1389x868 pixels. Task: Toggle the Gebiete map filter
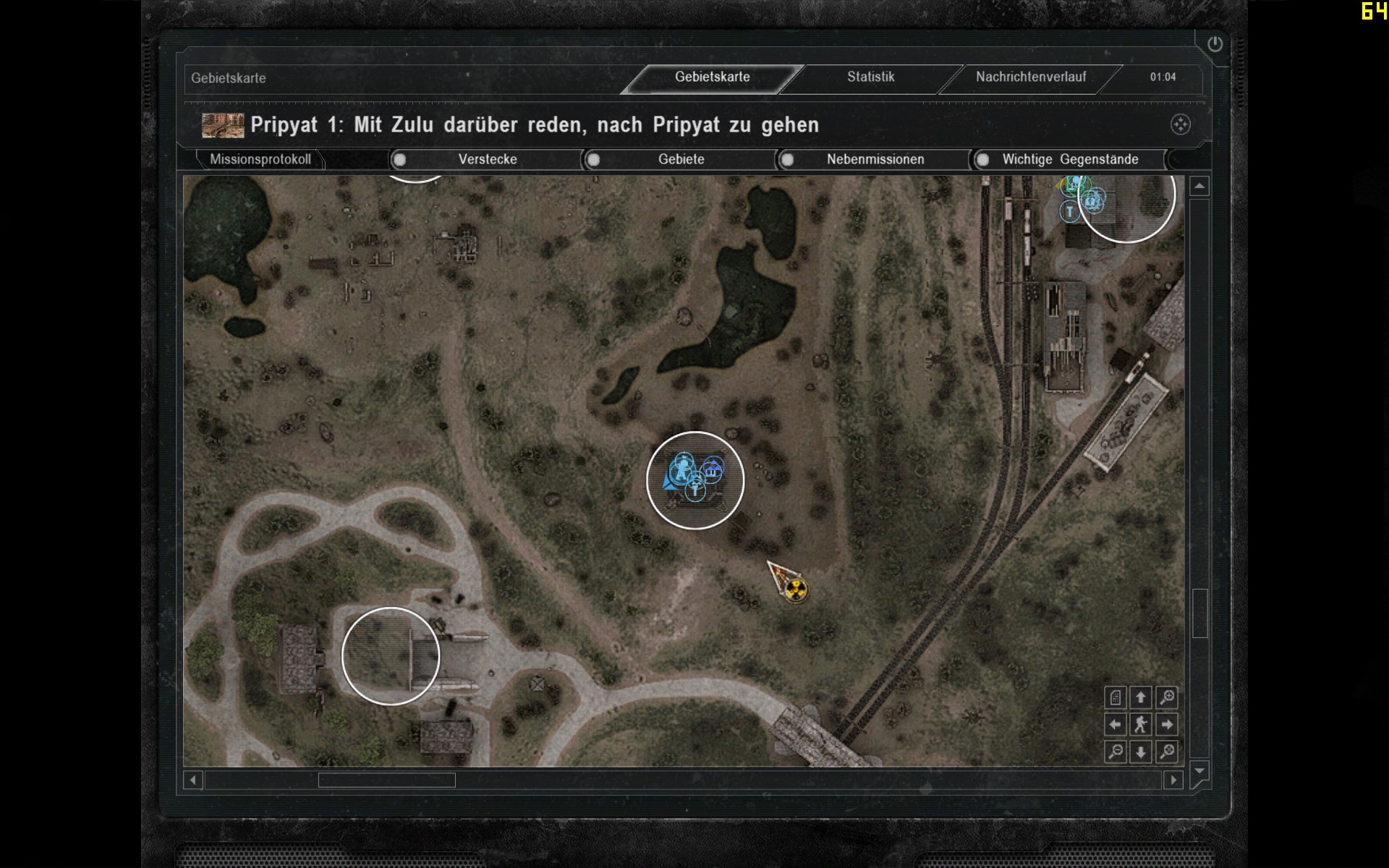click(x=594, y=160)
